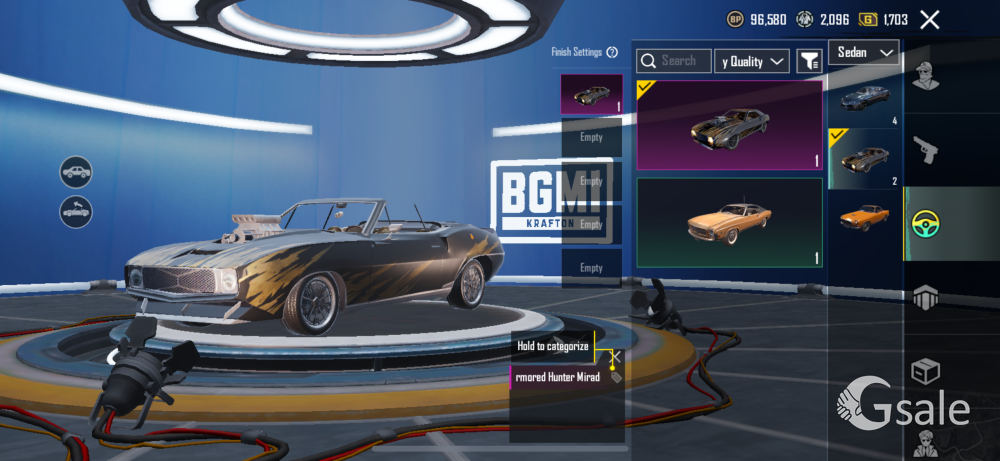
Task: Select the equipped finish slot with car
Action: point(591,94)
